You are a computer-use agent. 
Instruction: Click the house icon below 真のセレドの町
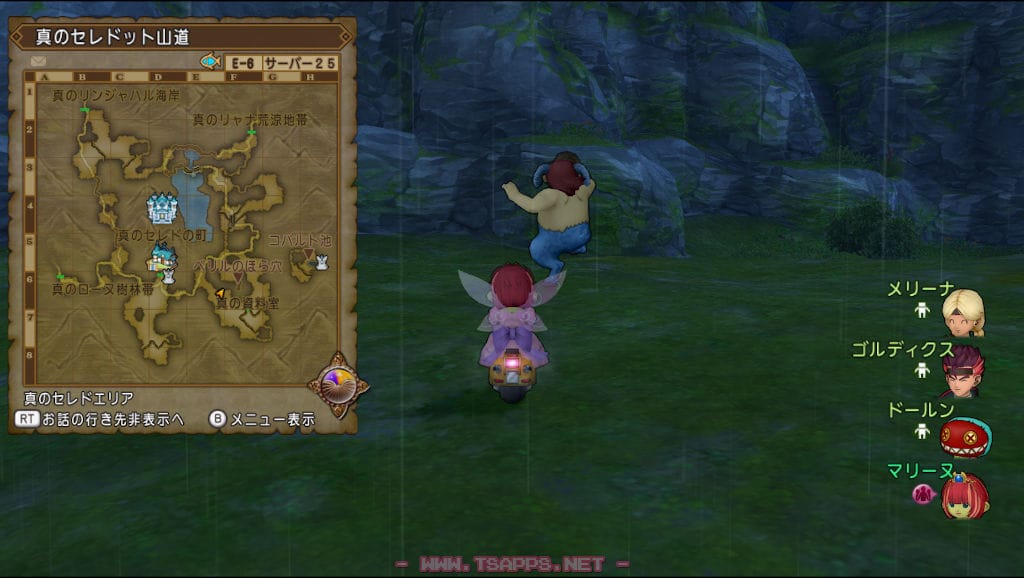click(158, 259)
